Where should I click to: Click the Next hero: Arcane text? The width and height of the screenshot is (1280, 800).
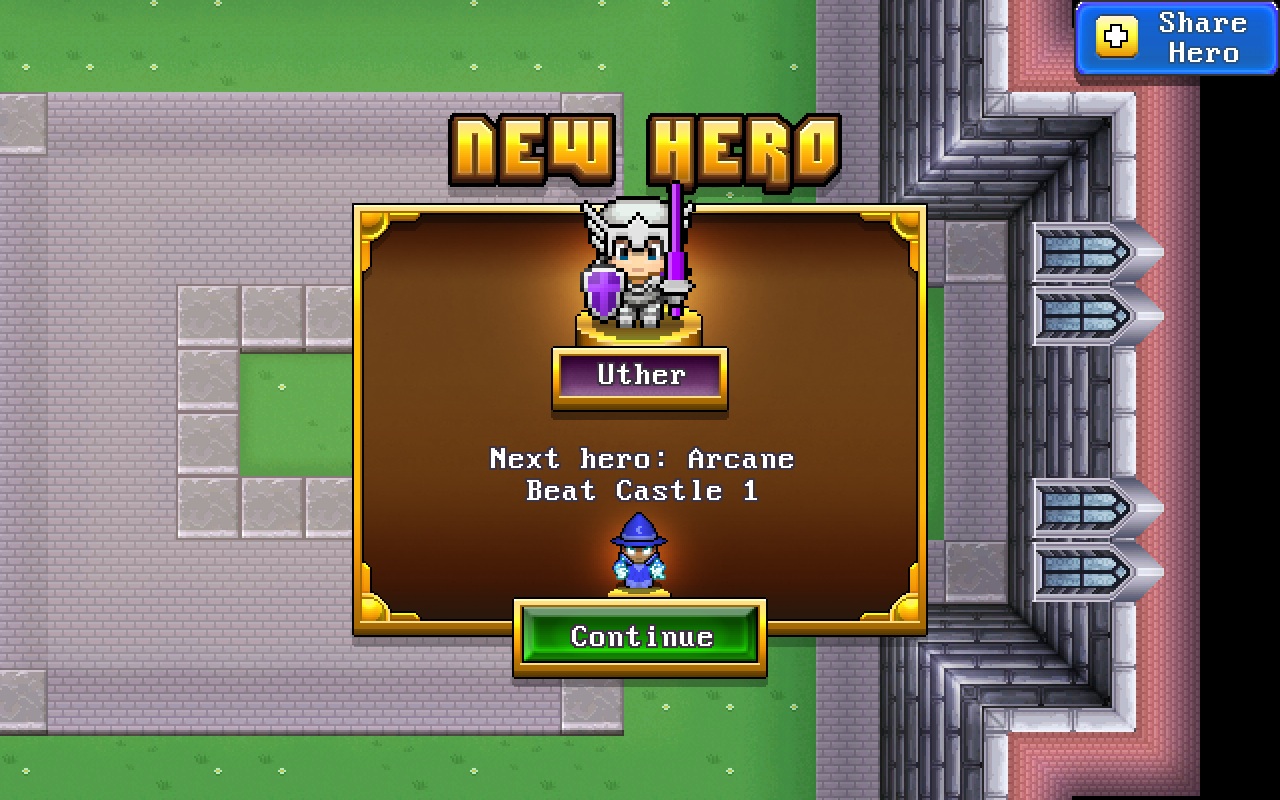click(x=641, y=459)
